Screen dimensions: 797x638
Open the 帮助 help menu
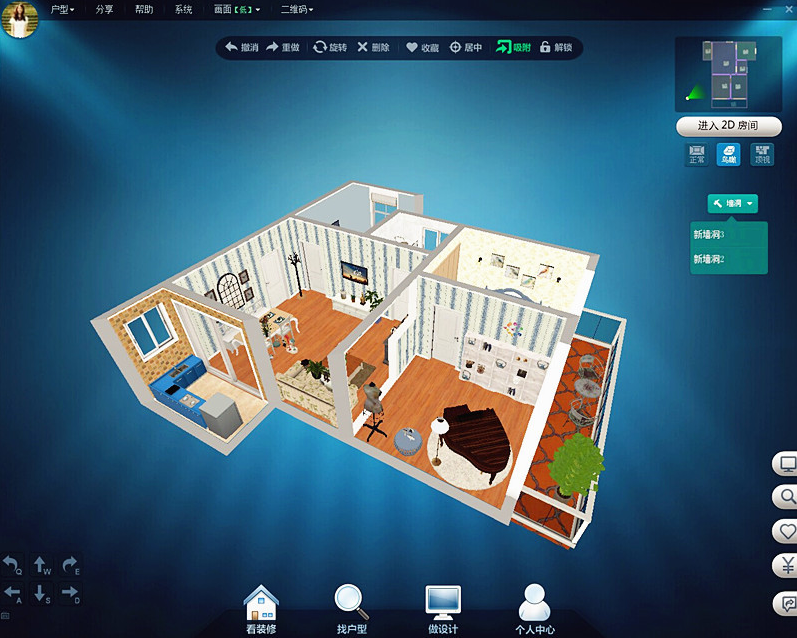coord(144,9)
